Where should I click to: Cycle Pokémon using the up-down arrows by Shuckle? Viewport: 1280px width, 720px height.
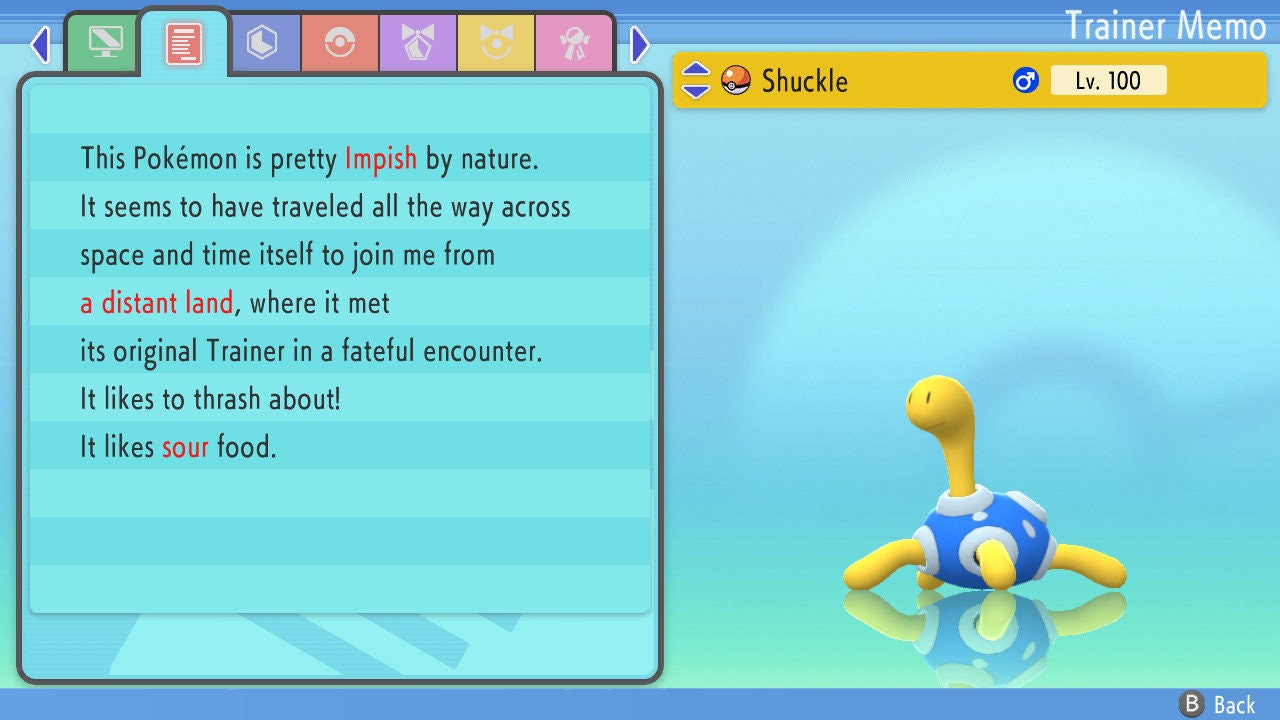pos(696,80)
